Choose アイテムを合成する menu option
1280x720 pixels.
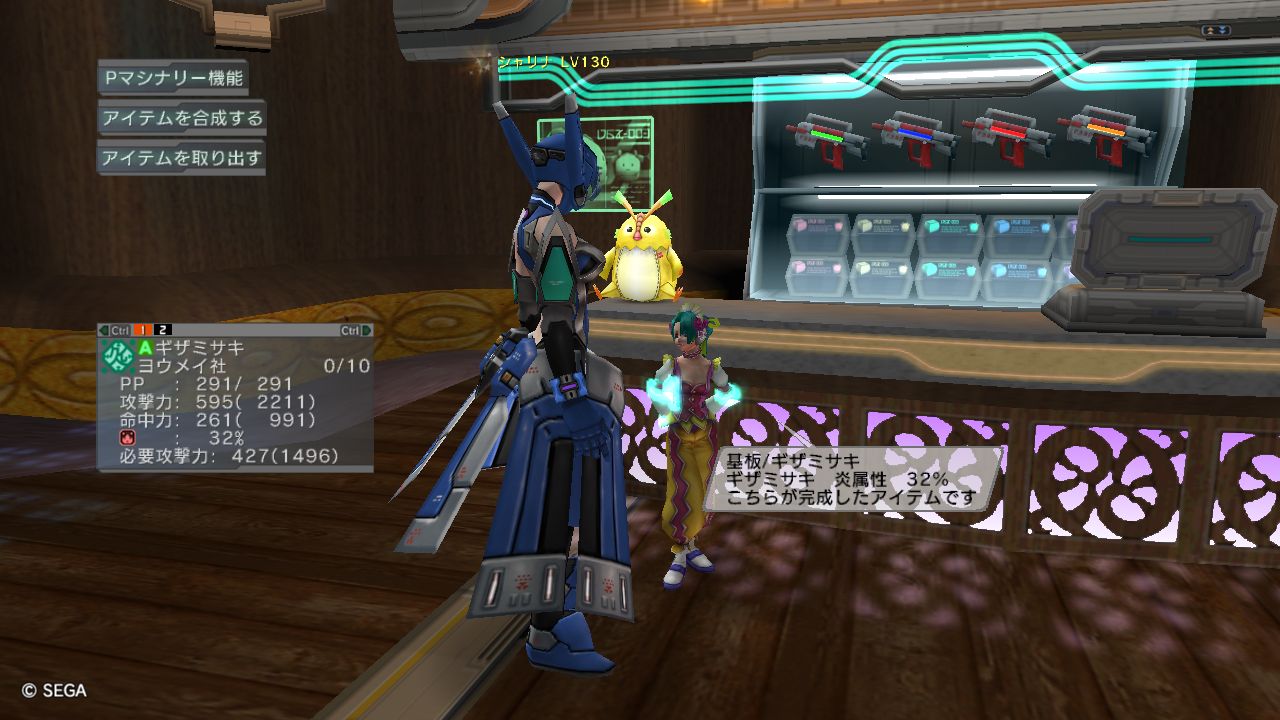(x=181, y=118)
